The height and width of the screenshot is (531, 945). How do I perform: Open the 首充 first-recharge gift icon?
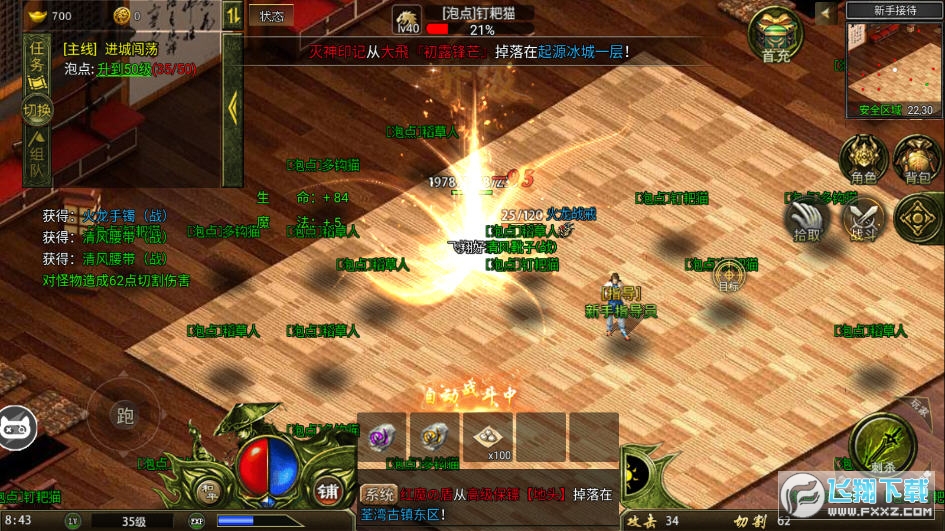point(776,36)
